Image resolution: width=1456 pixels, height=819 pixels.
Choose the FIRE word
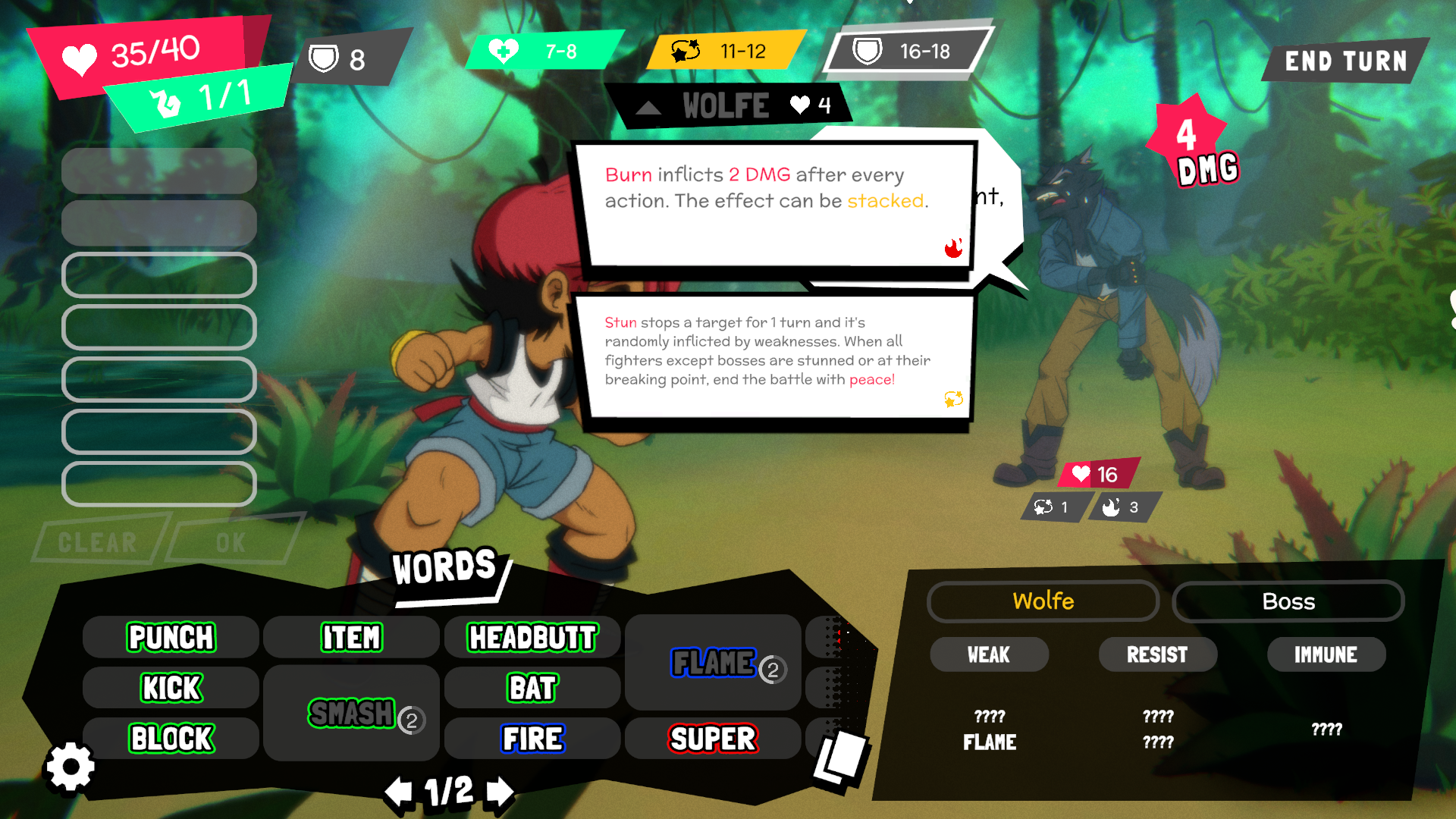pos(532,739)
